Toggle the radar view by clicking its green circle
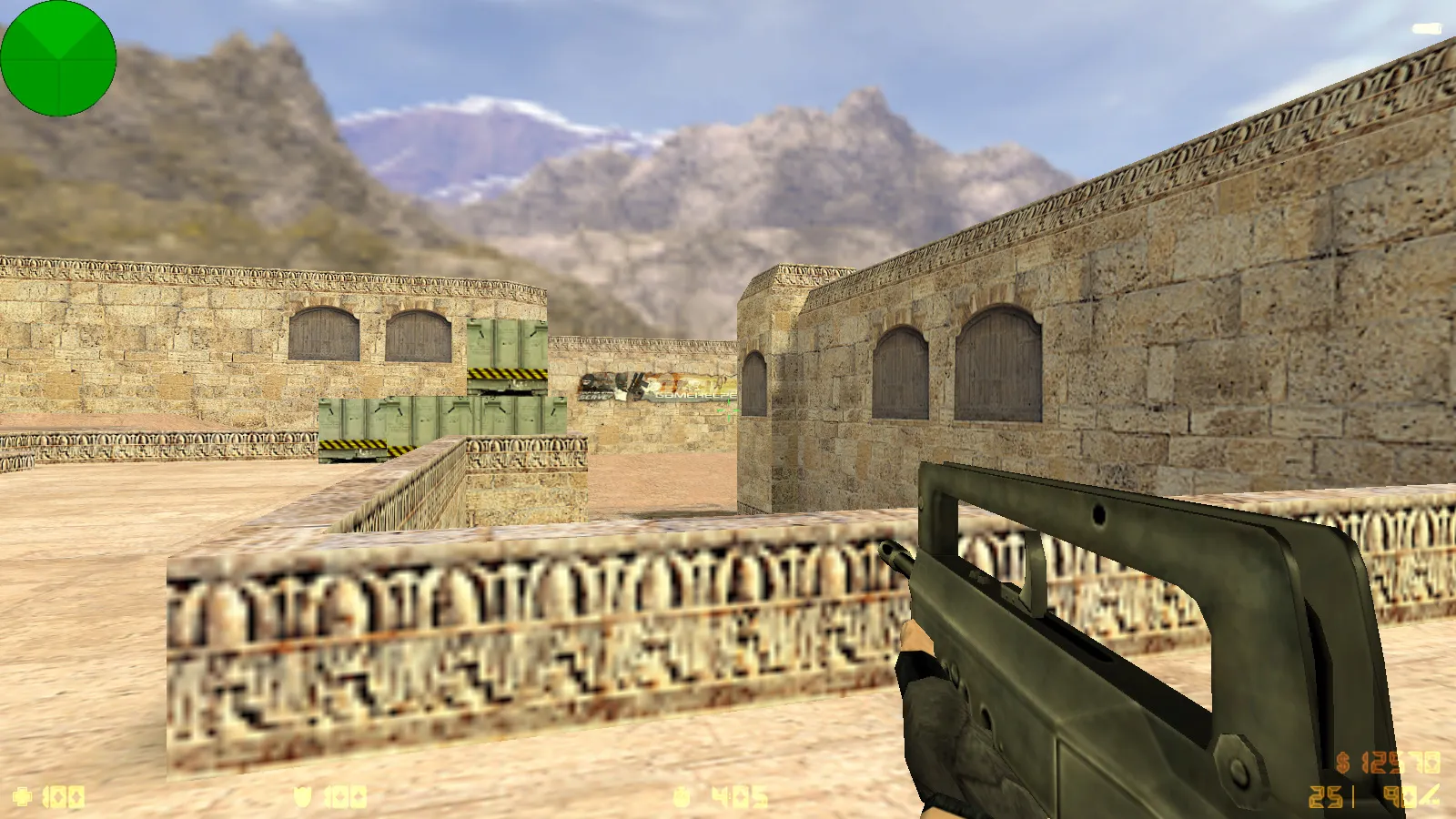1456x819 pixels. click(x=59, y=59)
